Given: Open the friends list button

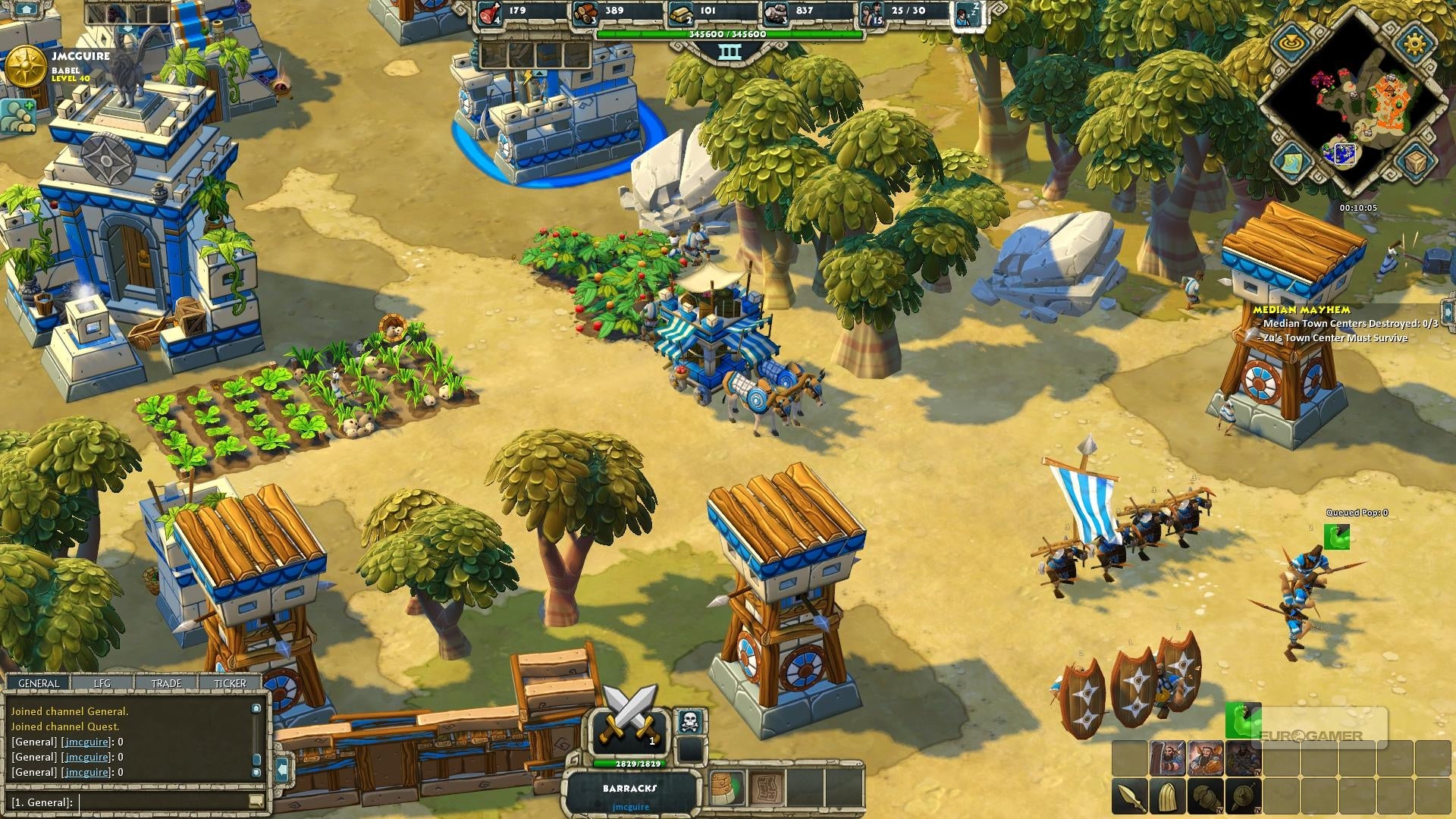Looking at the screenshot, I should click(18, 116).
